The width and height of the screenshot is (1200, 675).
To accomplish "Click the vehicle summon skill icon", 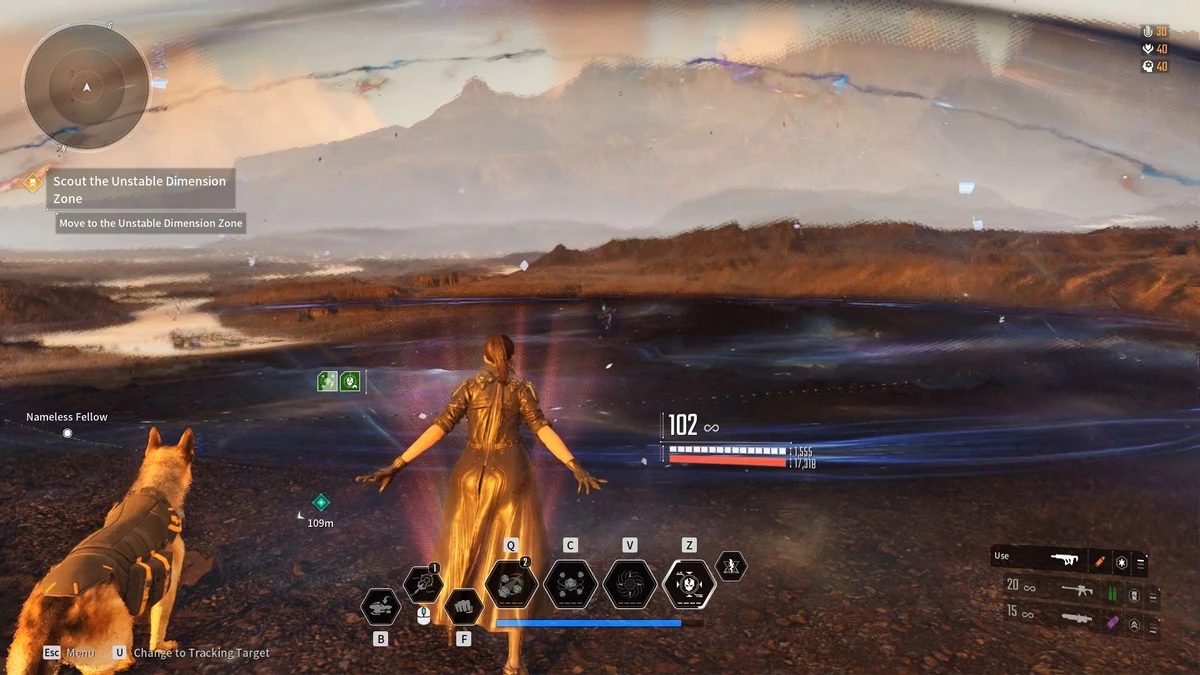I will (381, 606).
